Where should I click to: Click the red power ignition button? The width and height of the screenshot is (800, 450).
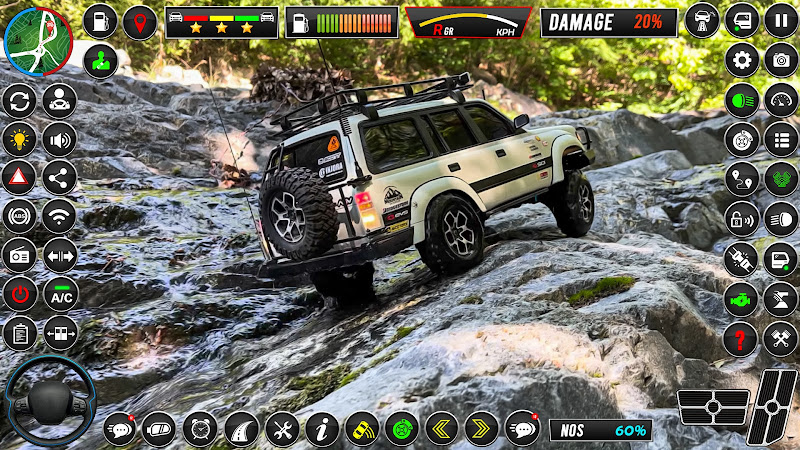click(x=19, y=294)
